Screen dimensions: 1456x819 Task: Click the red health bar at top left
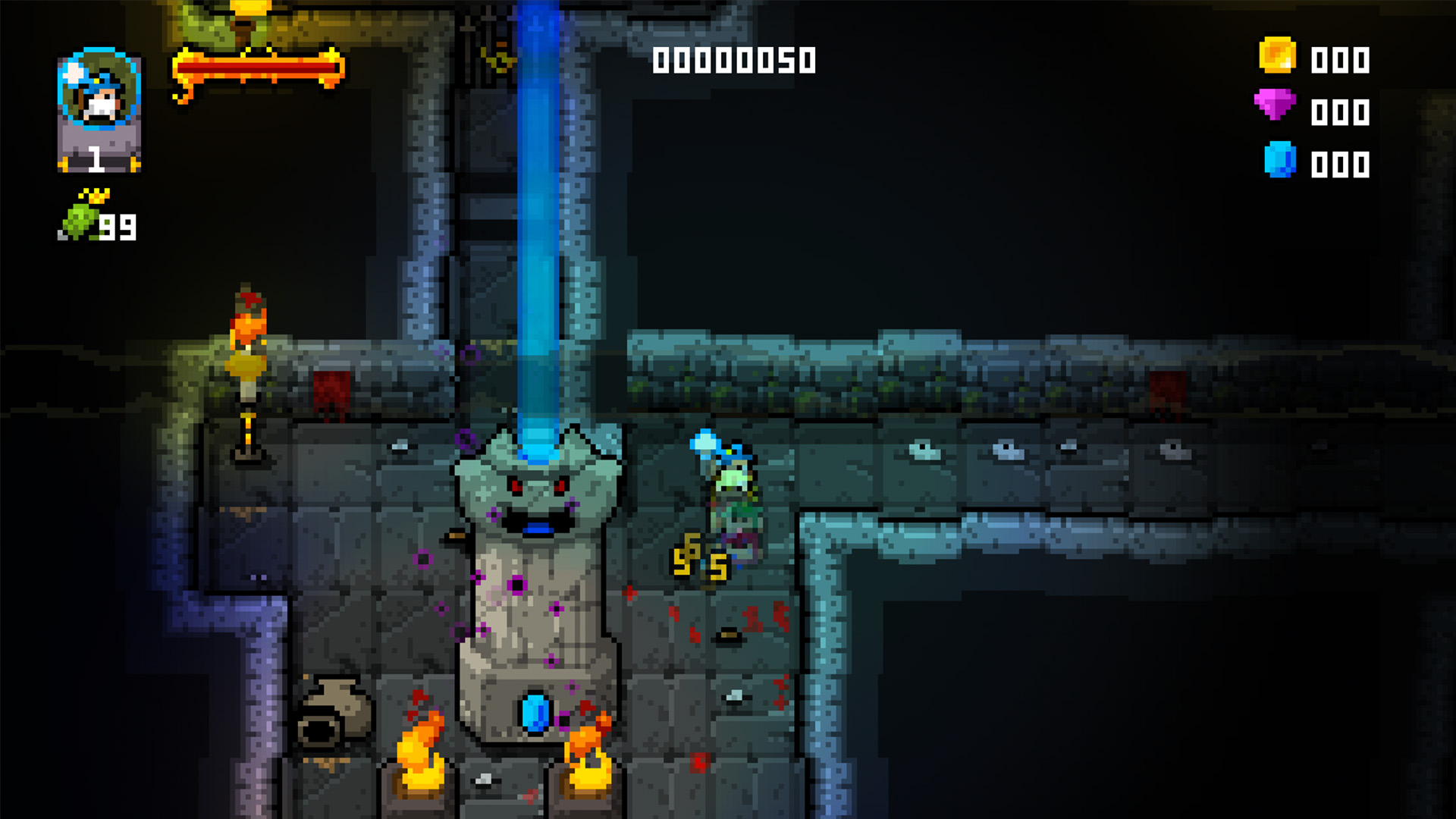click(x=258, y=68)
